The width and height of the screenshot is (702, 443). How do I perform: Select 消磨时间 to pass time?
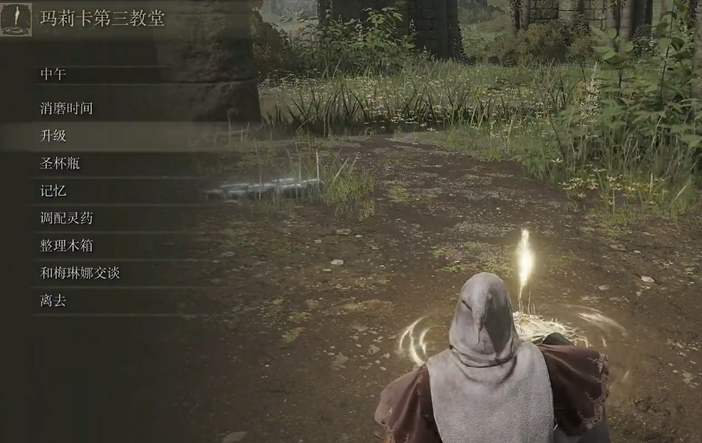pos(67,108)
